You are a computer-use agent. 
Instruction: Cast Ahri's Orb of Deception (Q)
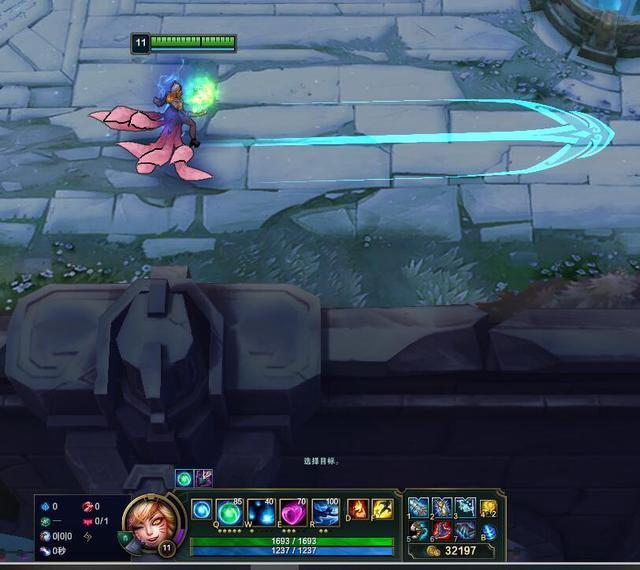[231, 511]
